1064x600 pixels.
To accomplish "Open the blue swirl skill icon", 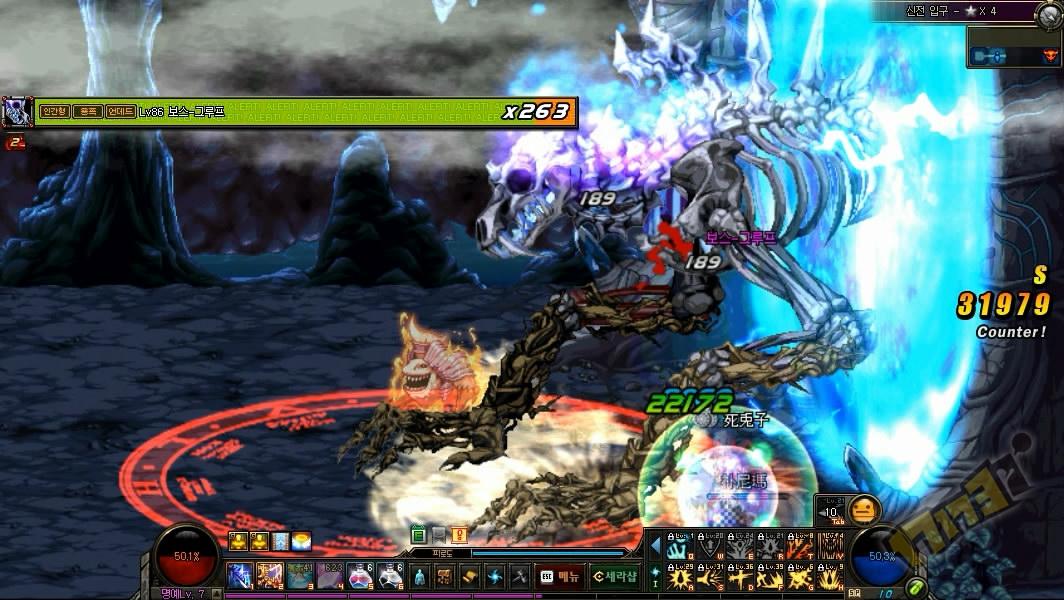I will coord(495,577).
